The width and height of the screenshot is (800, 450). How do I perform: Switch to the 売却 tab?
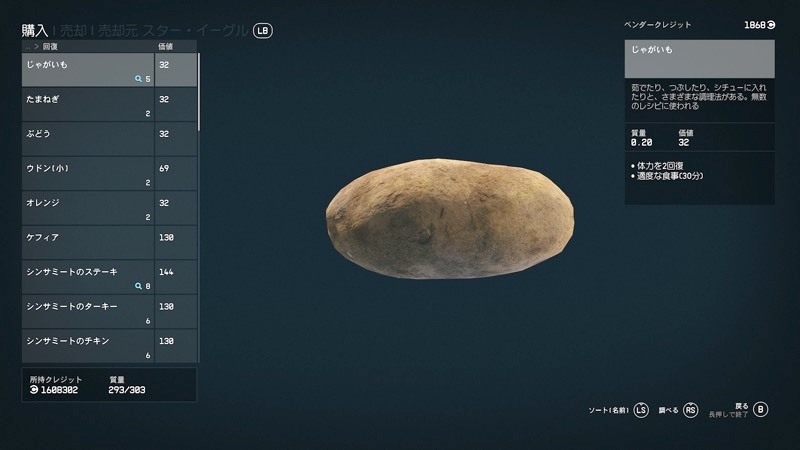[74, 31]
